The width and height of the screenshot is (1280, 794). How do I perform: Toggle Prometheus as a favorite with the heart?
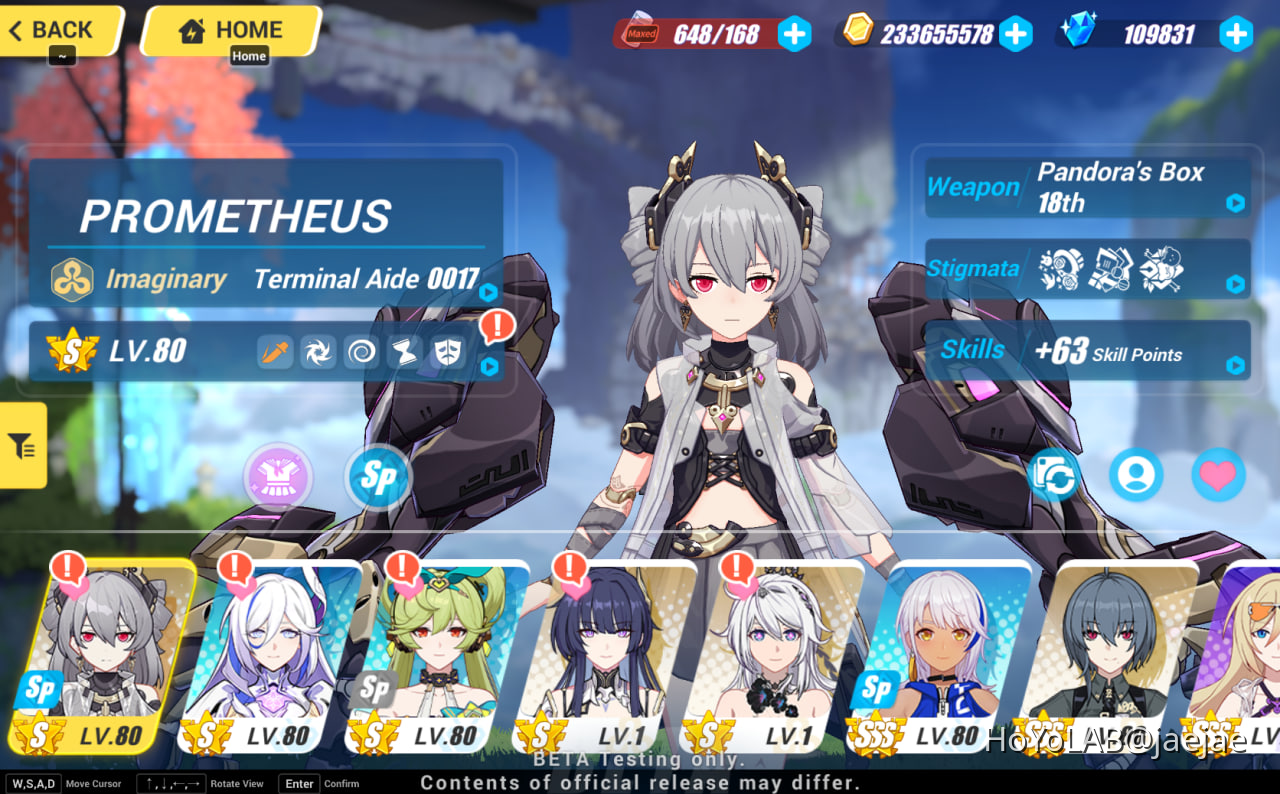click(1219, 475)
